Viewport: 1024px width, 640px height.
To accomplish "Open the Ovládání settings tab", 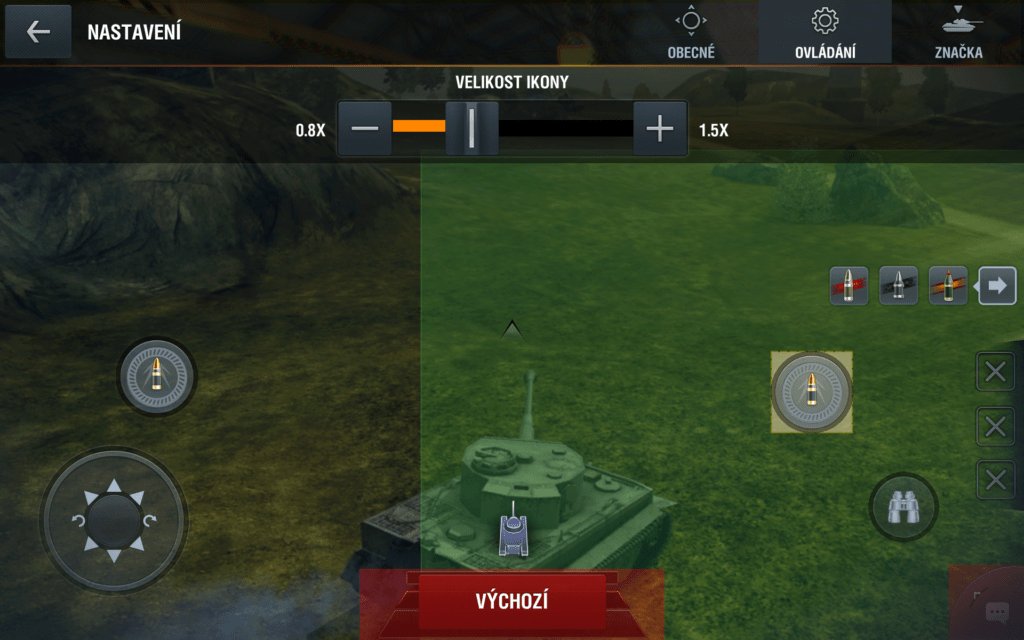I will pyautogui.click(x=824, y=33).
